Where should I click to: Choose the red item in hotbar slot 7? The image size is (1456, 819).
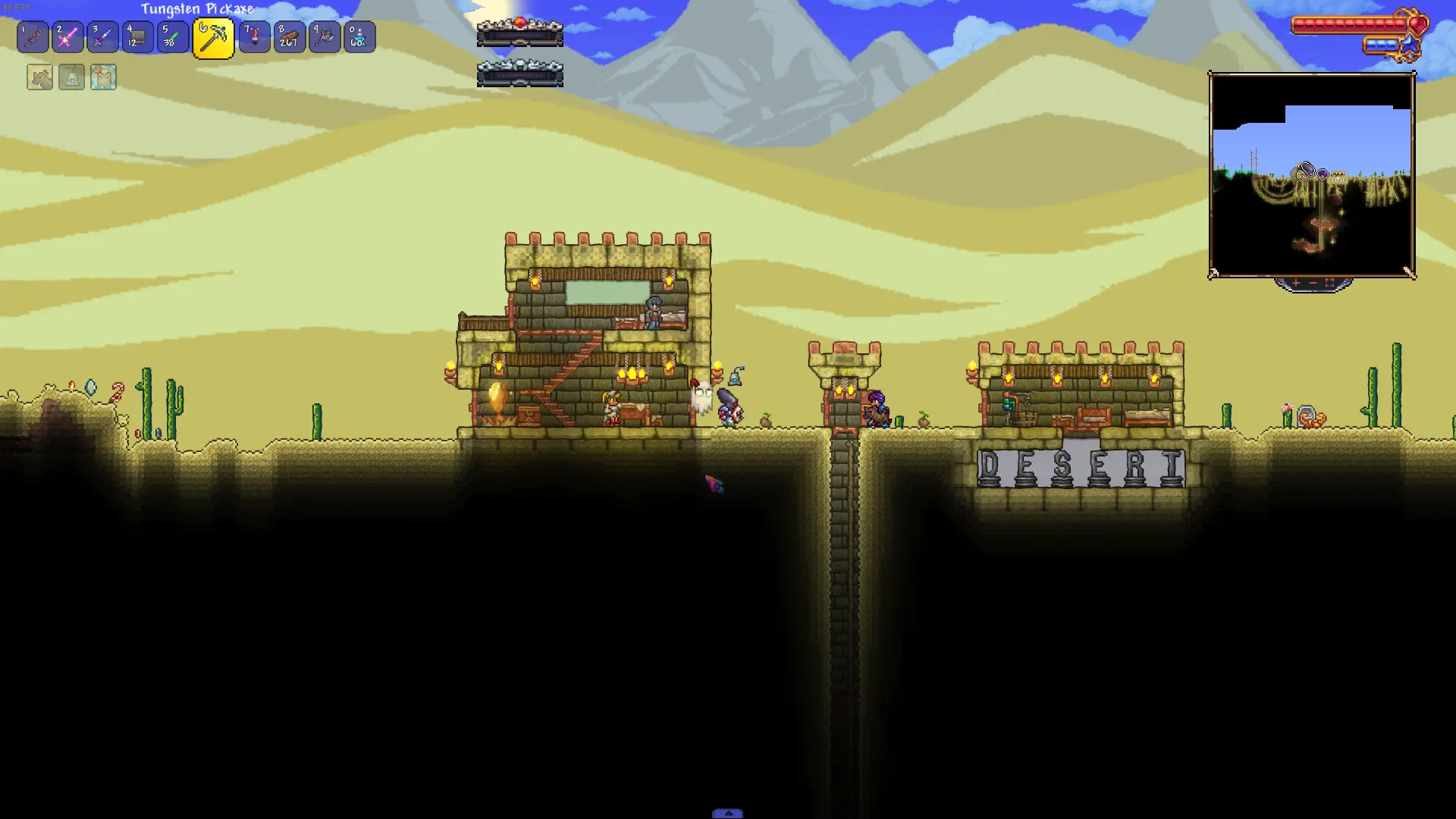point(254,37)
